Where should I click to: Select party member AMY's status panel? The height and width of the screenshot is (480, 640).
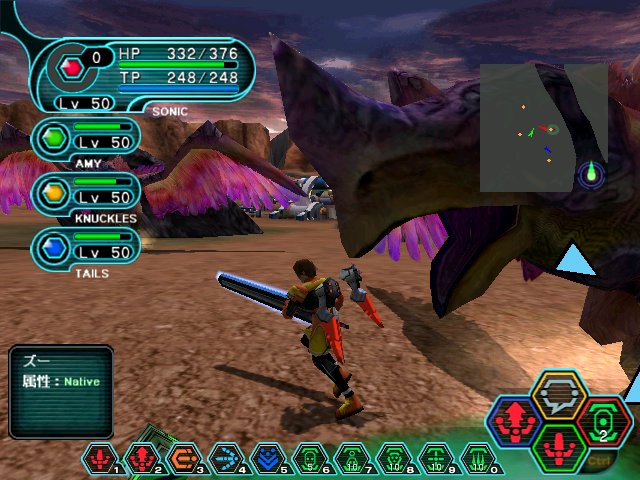85,140
